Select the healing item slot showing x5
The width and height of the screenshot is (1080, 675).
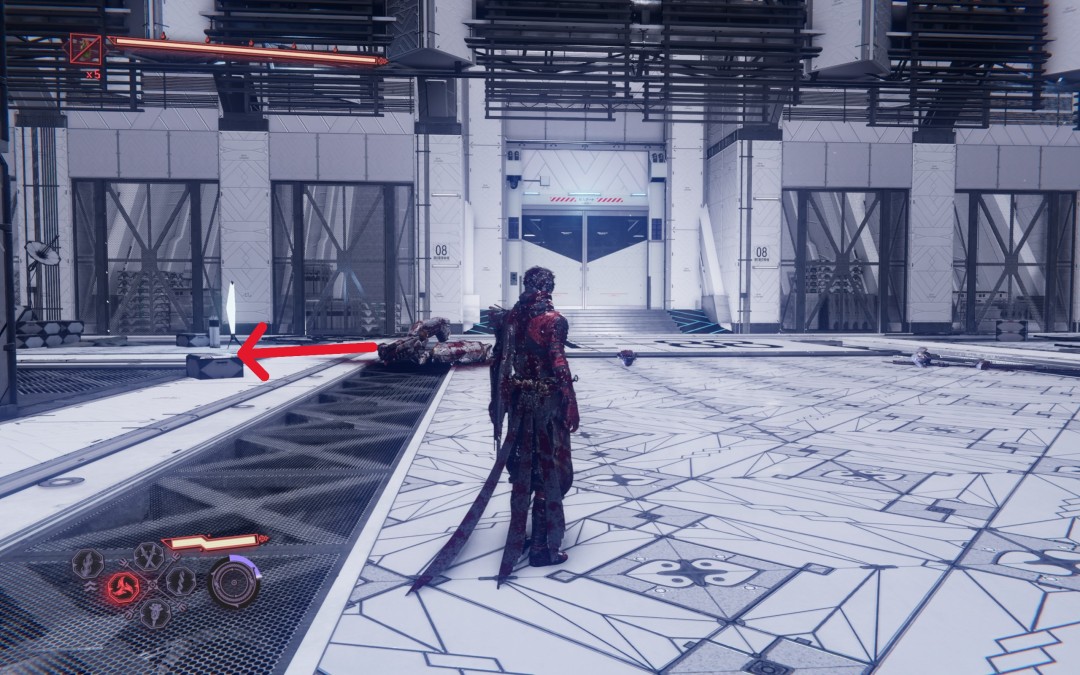click(86, 49)
